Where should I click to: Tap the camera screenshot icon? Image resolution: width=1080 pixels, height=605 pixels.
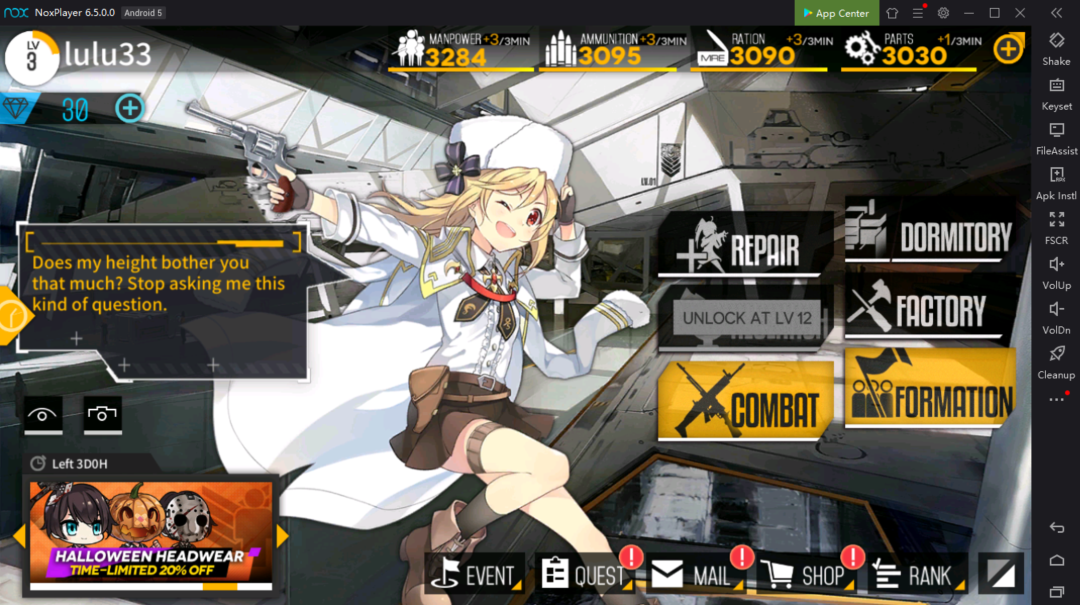tap(101, 414)
